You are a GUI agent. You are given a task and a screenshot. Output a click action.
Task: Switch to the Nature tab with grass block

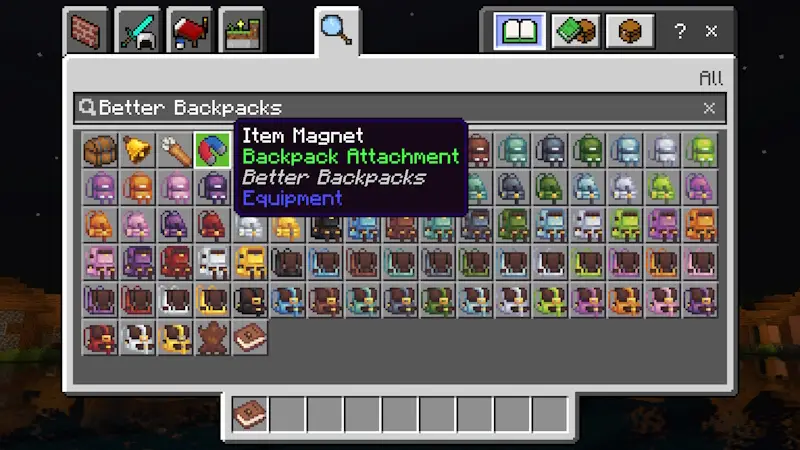click(x=241, y=31)
